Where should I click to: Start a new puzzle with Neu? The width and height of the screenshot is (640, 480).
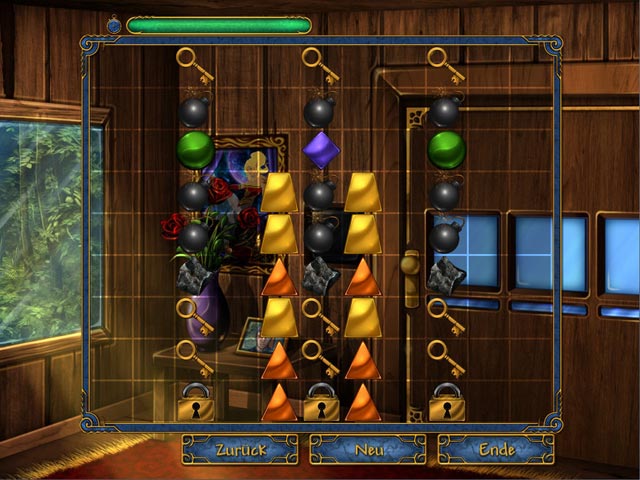point(367,449)
